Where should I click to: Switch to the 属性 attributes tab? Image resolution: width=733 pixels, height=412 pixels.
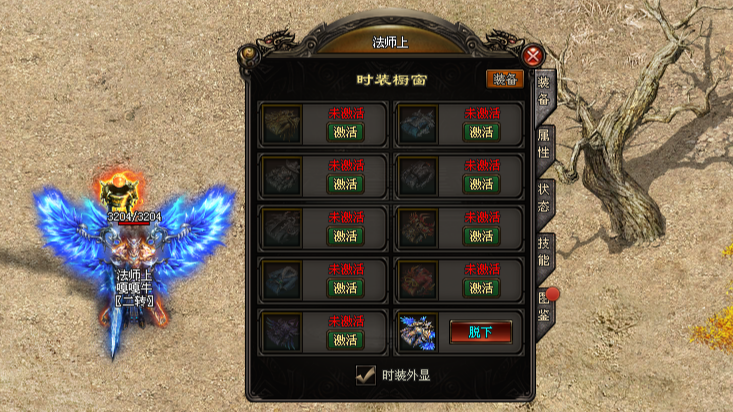[543, 143]
